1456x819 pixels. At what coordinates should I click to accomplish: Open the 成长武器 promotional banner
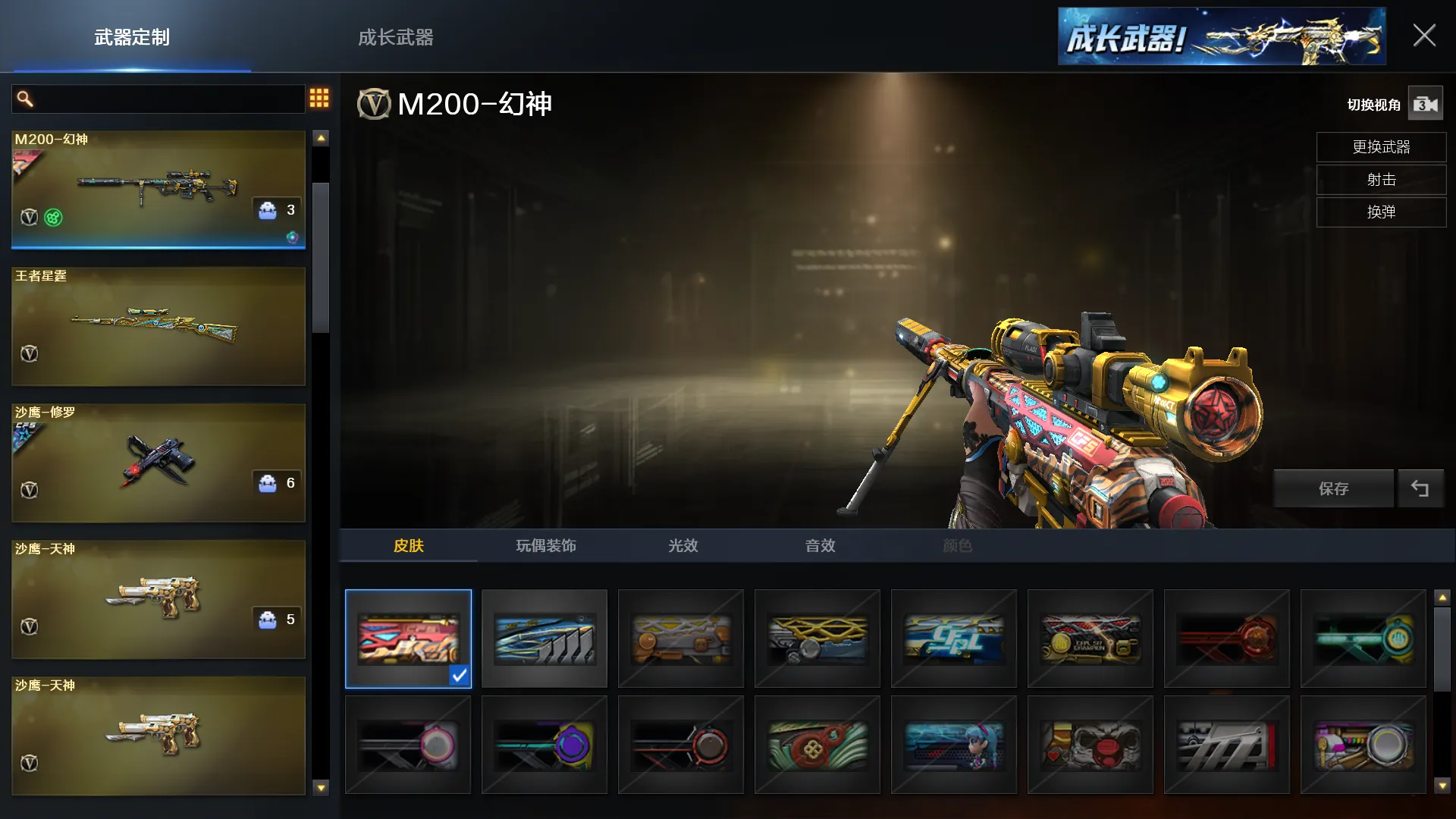[x=1221, y=36]
